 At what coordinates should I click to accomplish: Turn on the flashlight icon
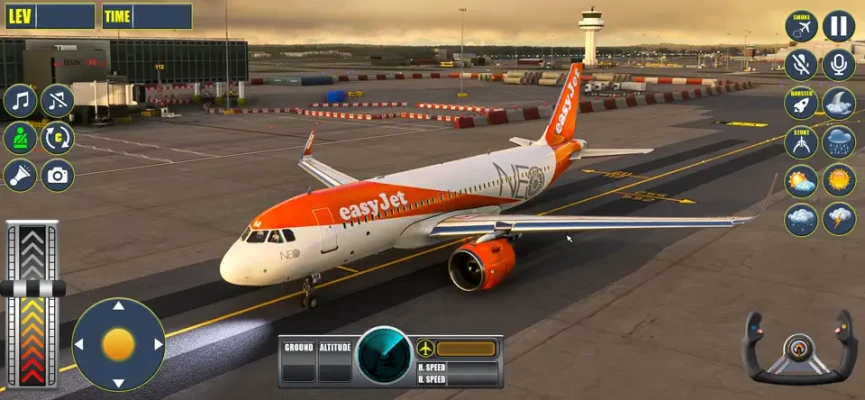(20, 176)
